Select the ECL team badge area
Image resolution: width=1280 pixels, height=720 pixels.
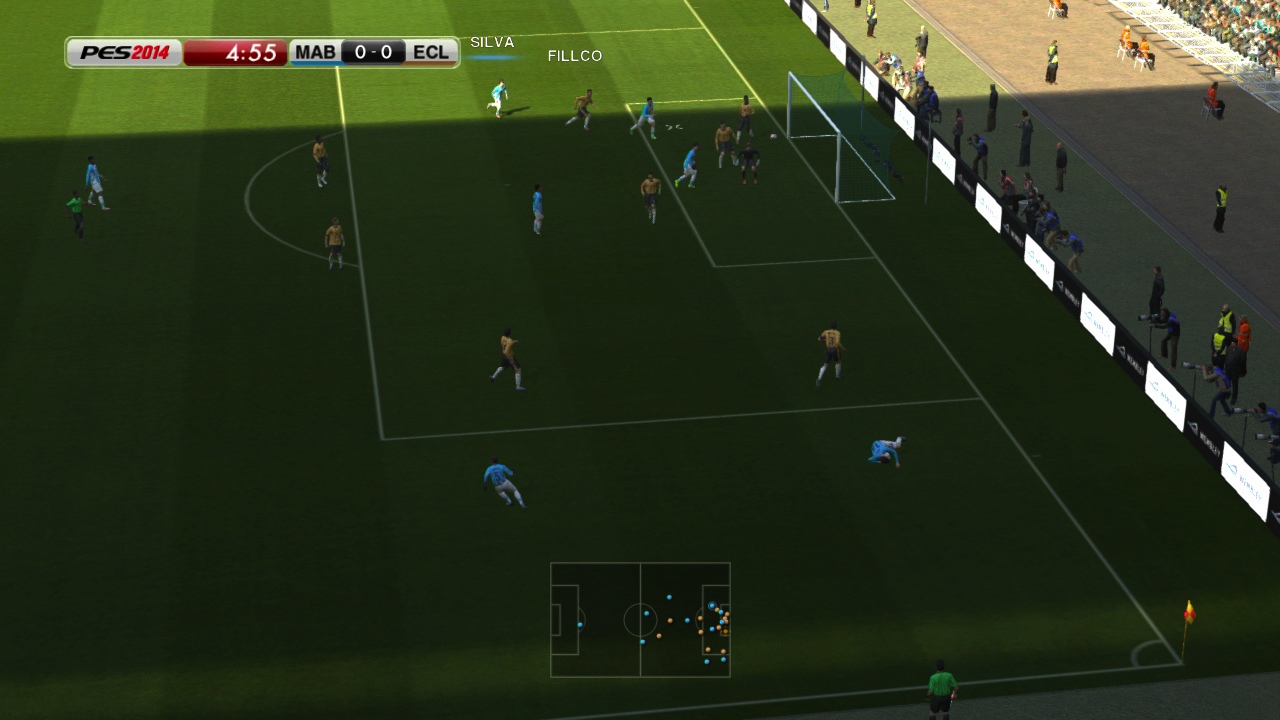tap(429, 51)
